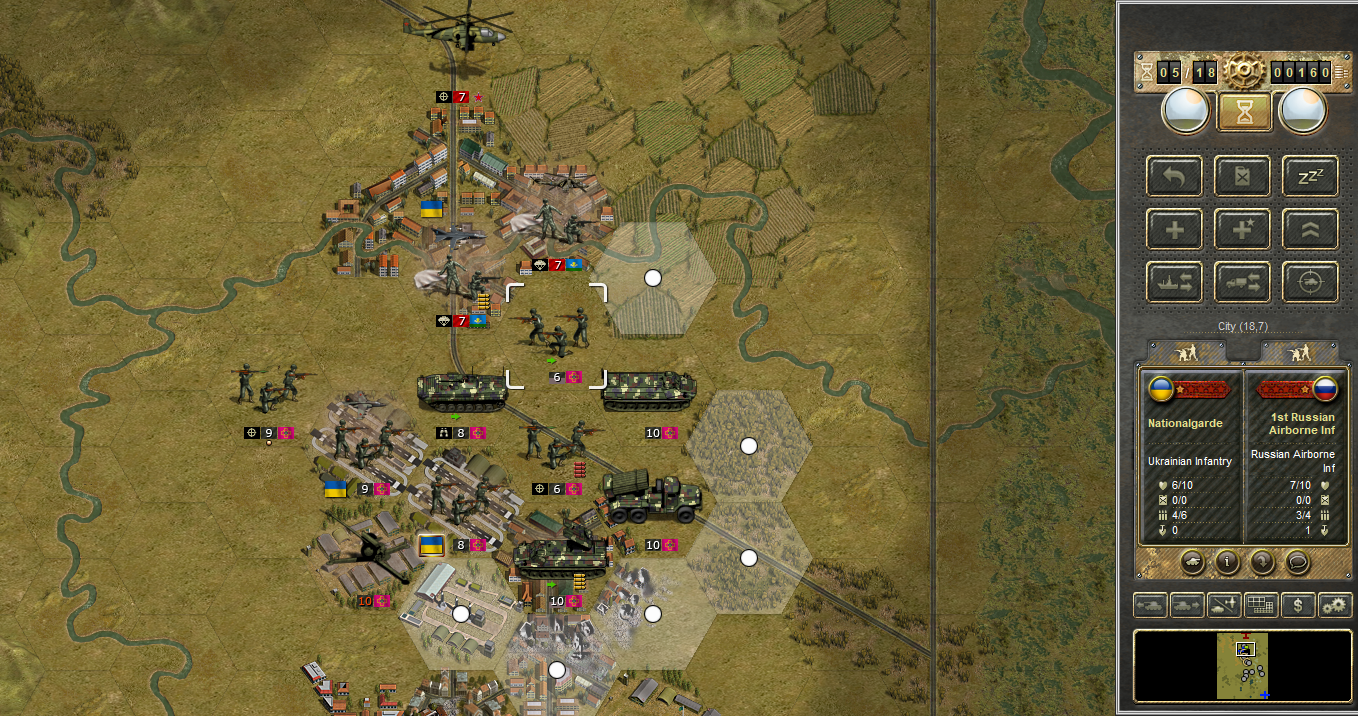
Task: Put the unit to sleep with ZZZ button
Action: pyautogui.click(x=1310, y=177)
